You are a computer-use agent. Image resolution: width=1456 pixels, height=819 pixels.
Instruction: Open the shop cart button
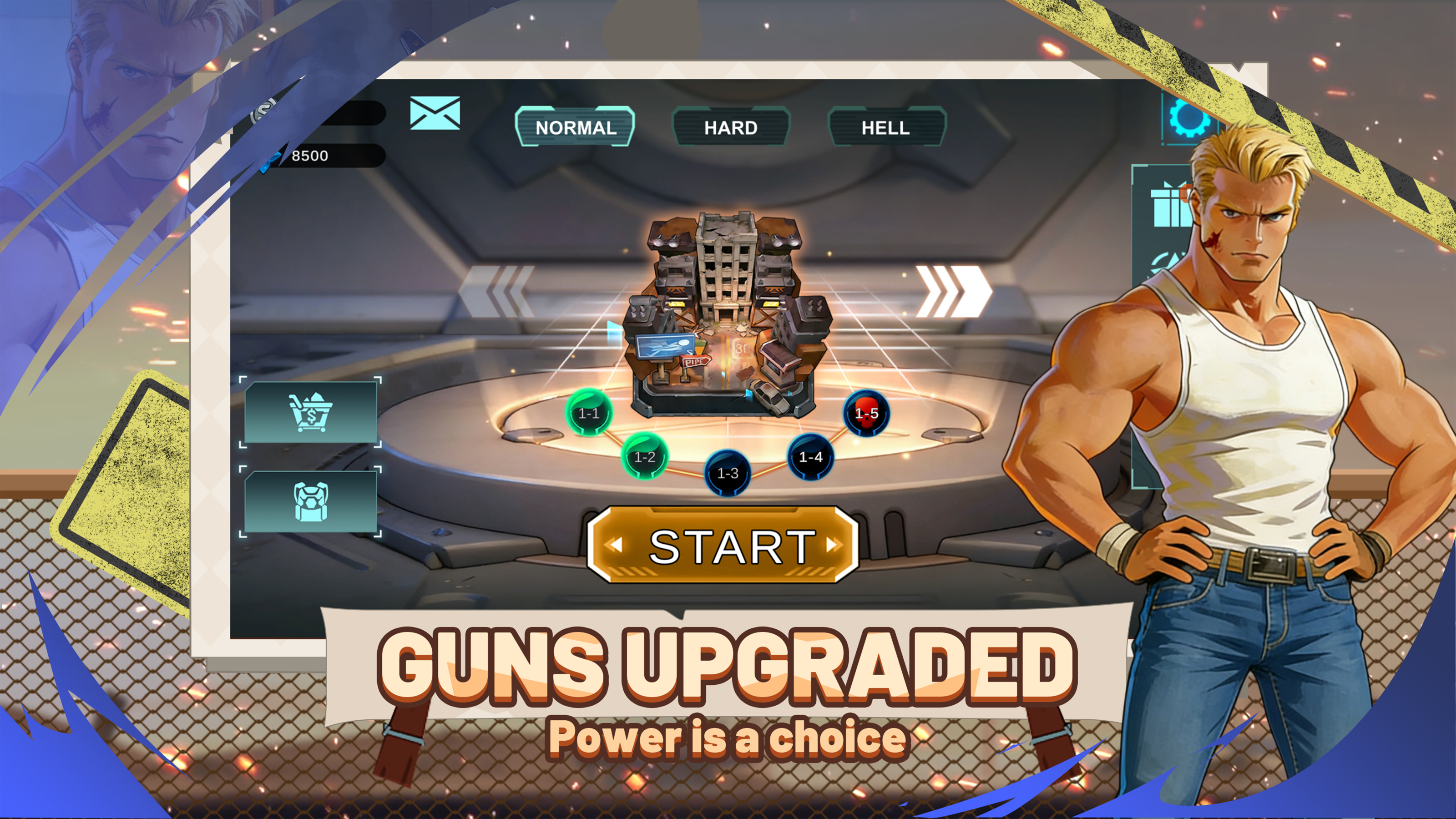[310, 412]
